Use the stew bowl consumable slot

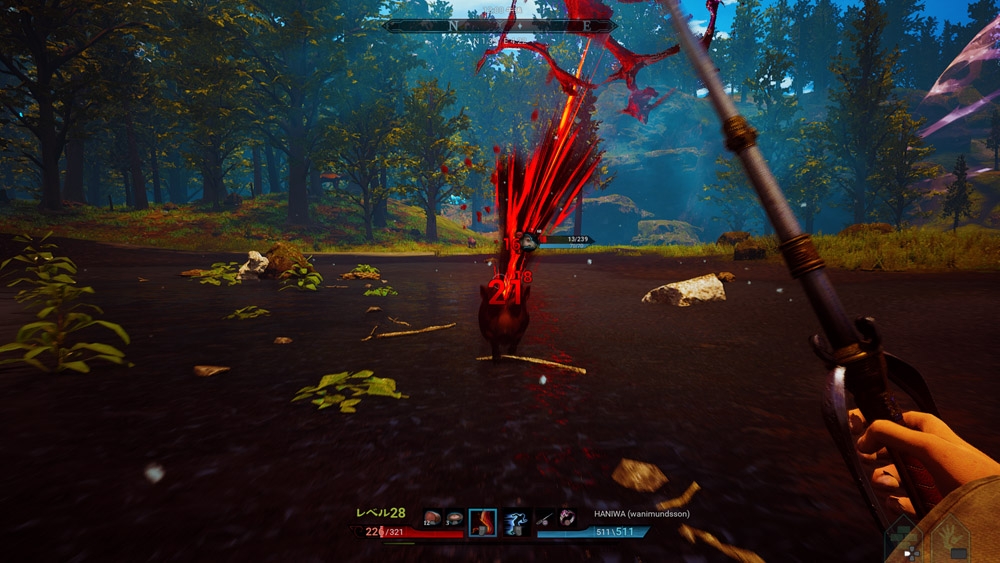pyautogui.click(x=455, y=518)
